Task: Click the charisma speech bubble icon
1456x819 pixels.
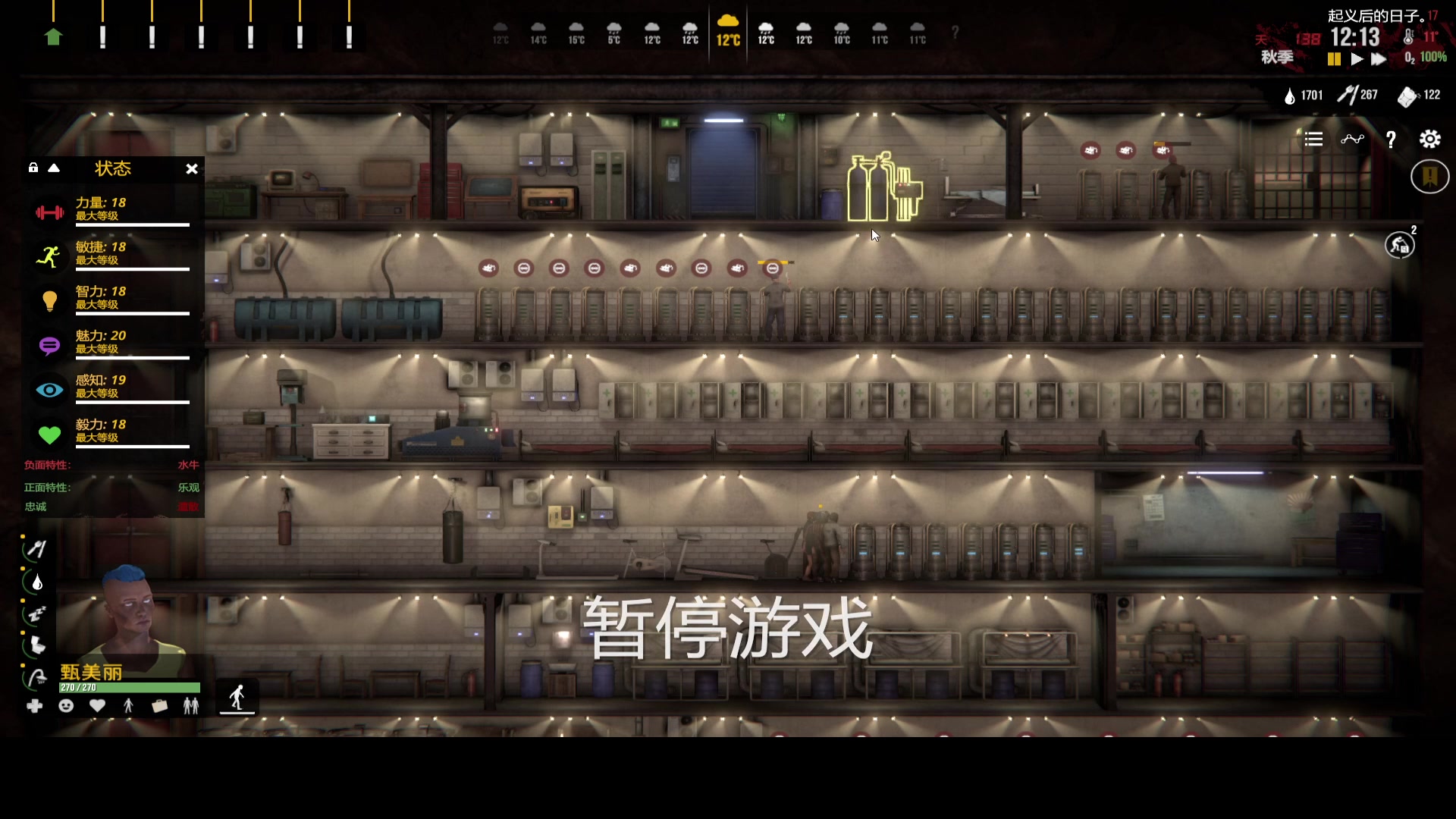Action: [49, 346]
